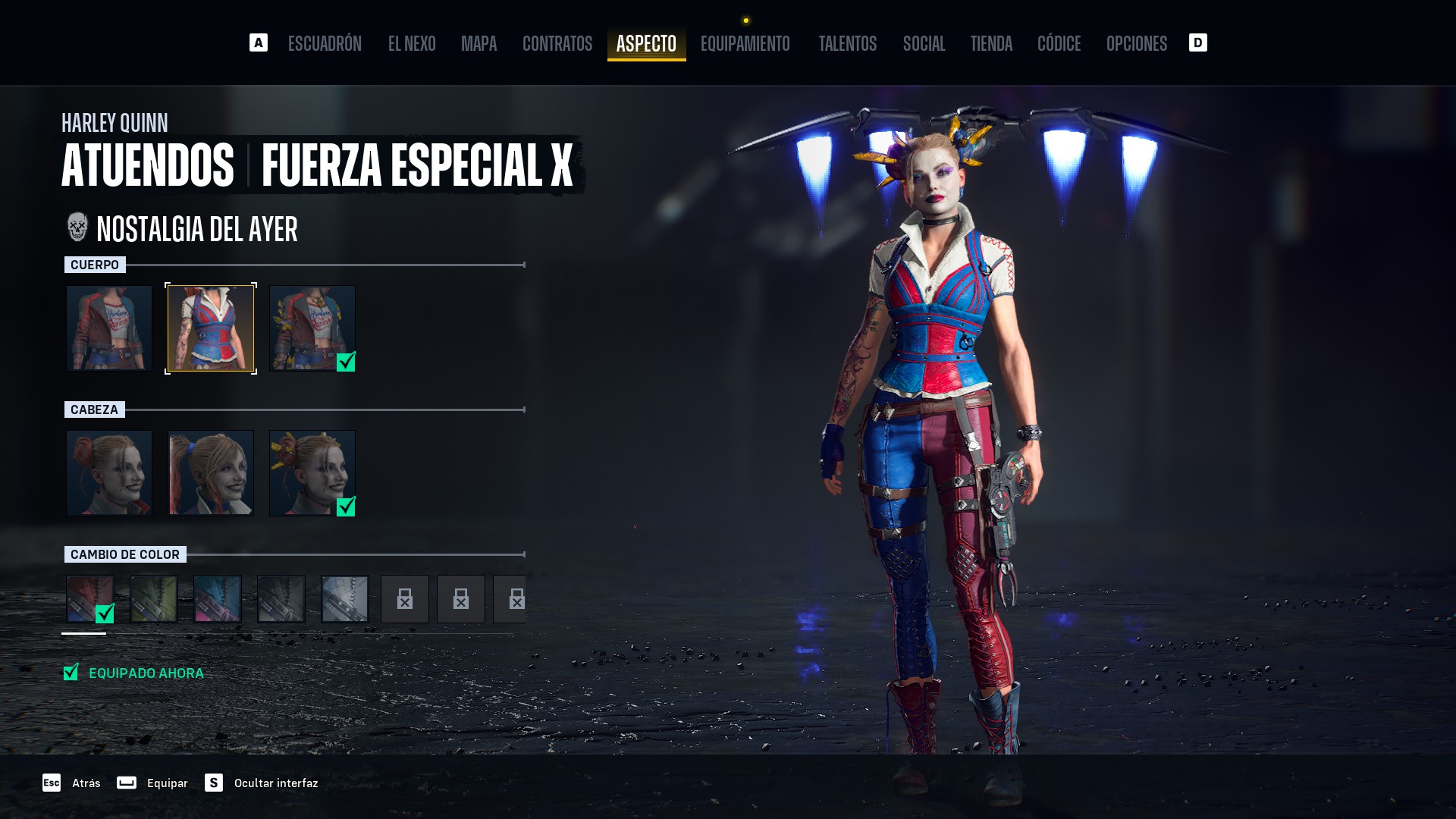Image resolution: width=1456 pixels, height=819 pixels.
Task: Select the teal and pink color variant
Action: (x=218, y=599)
